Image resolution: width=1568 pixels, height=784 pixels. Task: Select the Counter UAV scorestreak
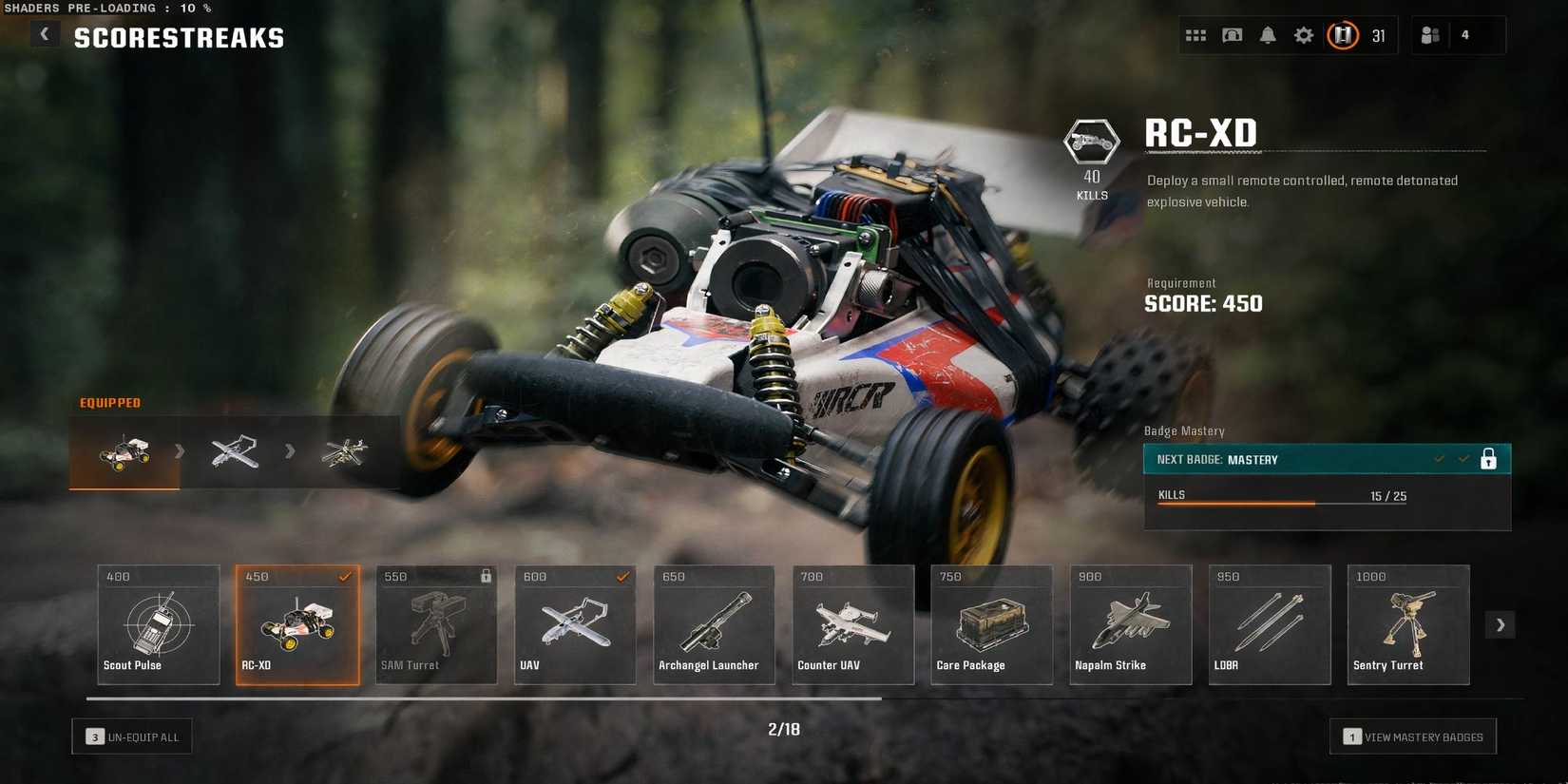click(852, 624)
